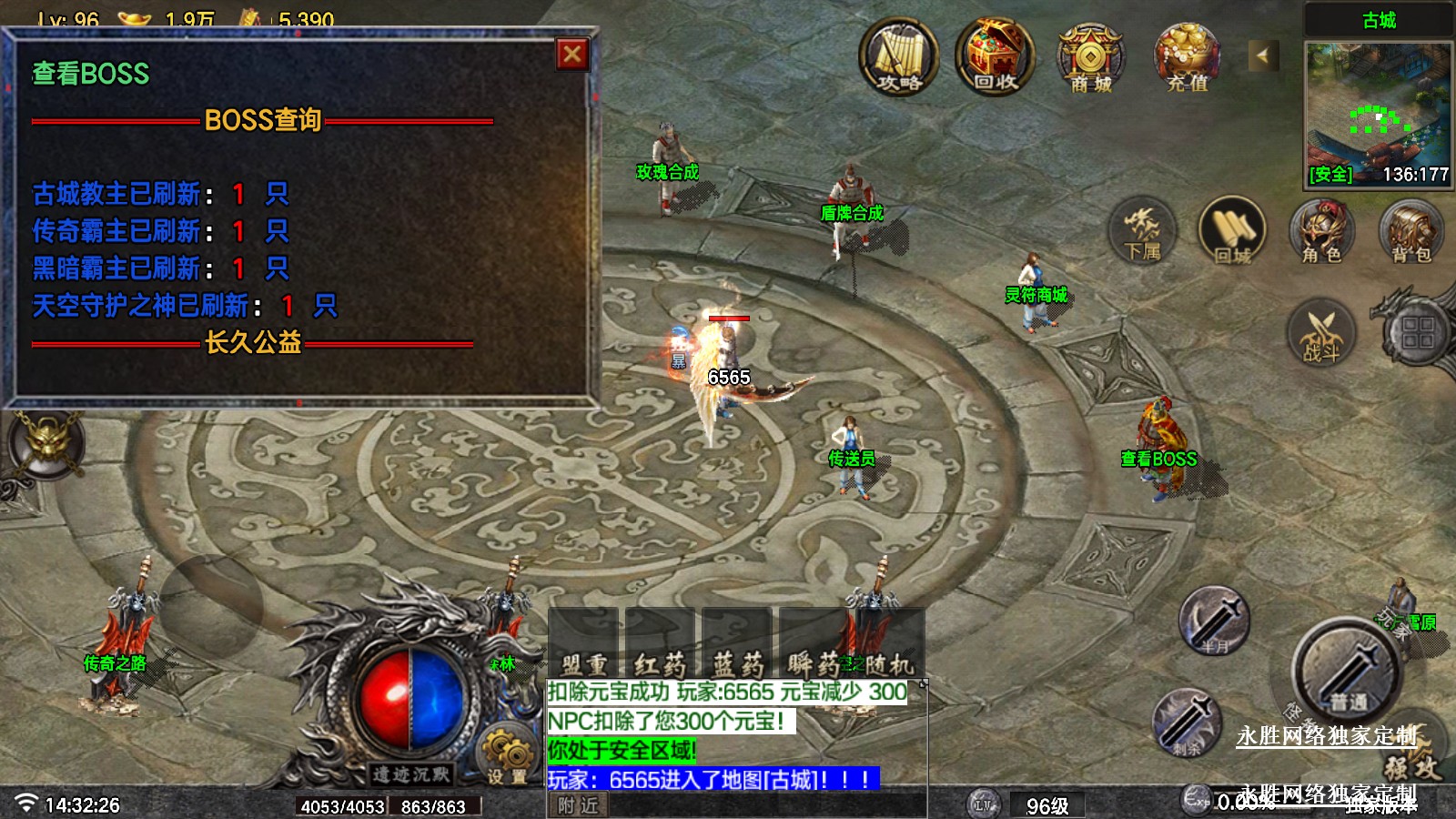Open the 回收 recycle chest
1456x819 pixels.
point(995,57)
